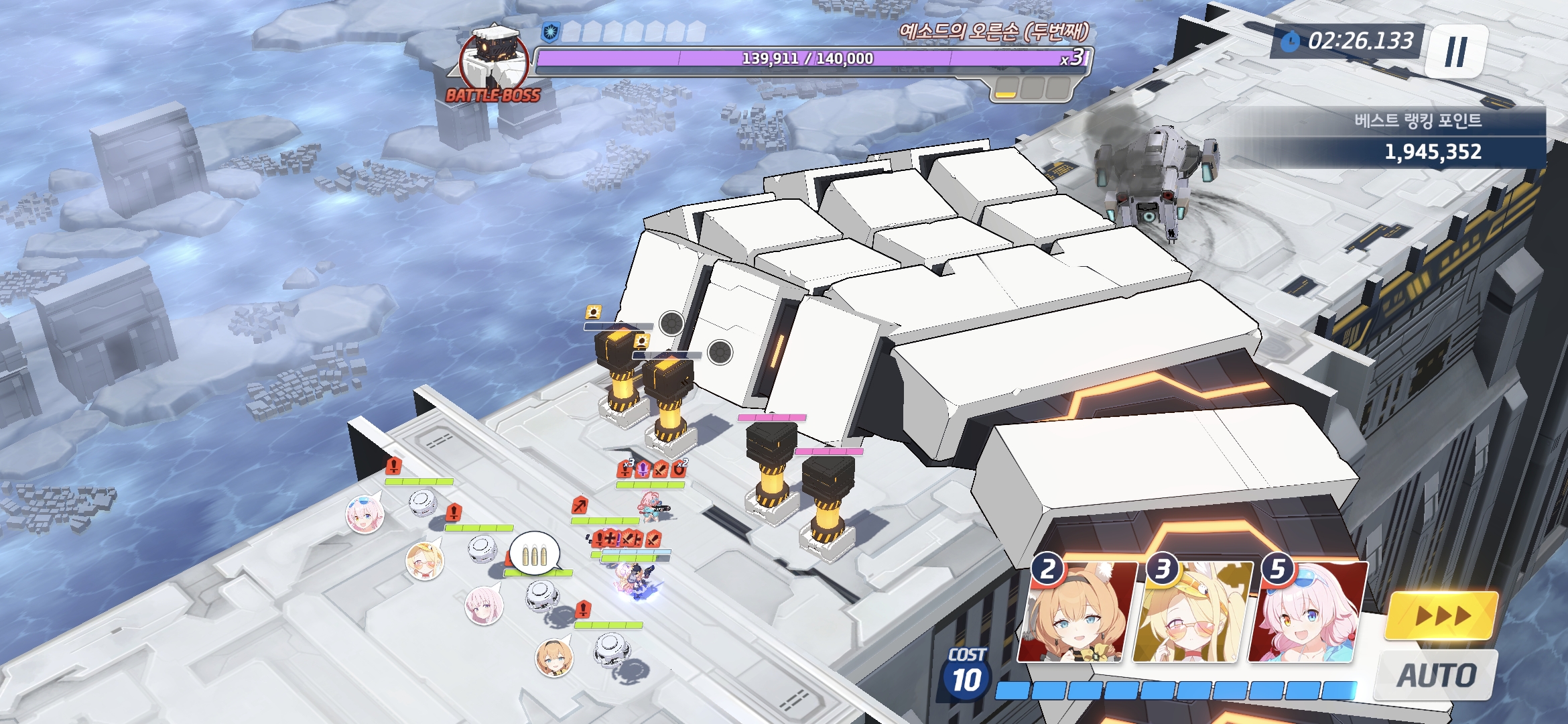1568x724 pixels.
Task: Activate the yellow fast-forward speed button
Action: point(1441,615)
